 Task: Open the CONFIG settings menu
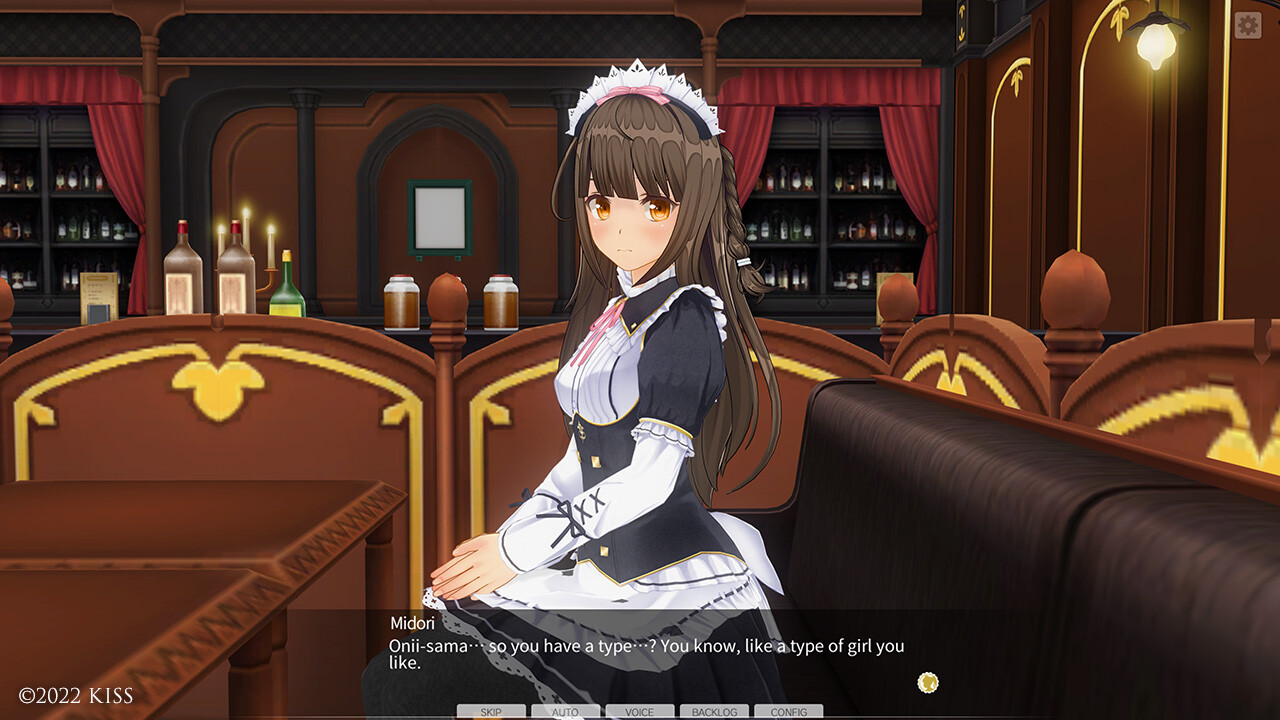(x=789, y=711)
